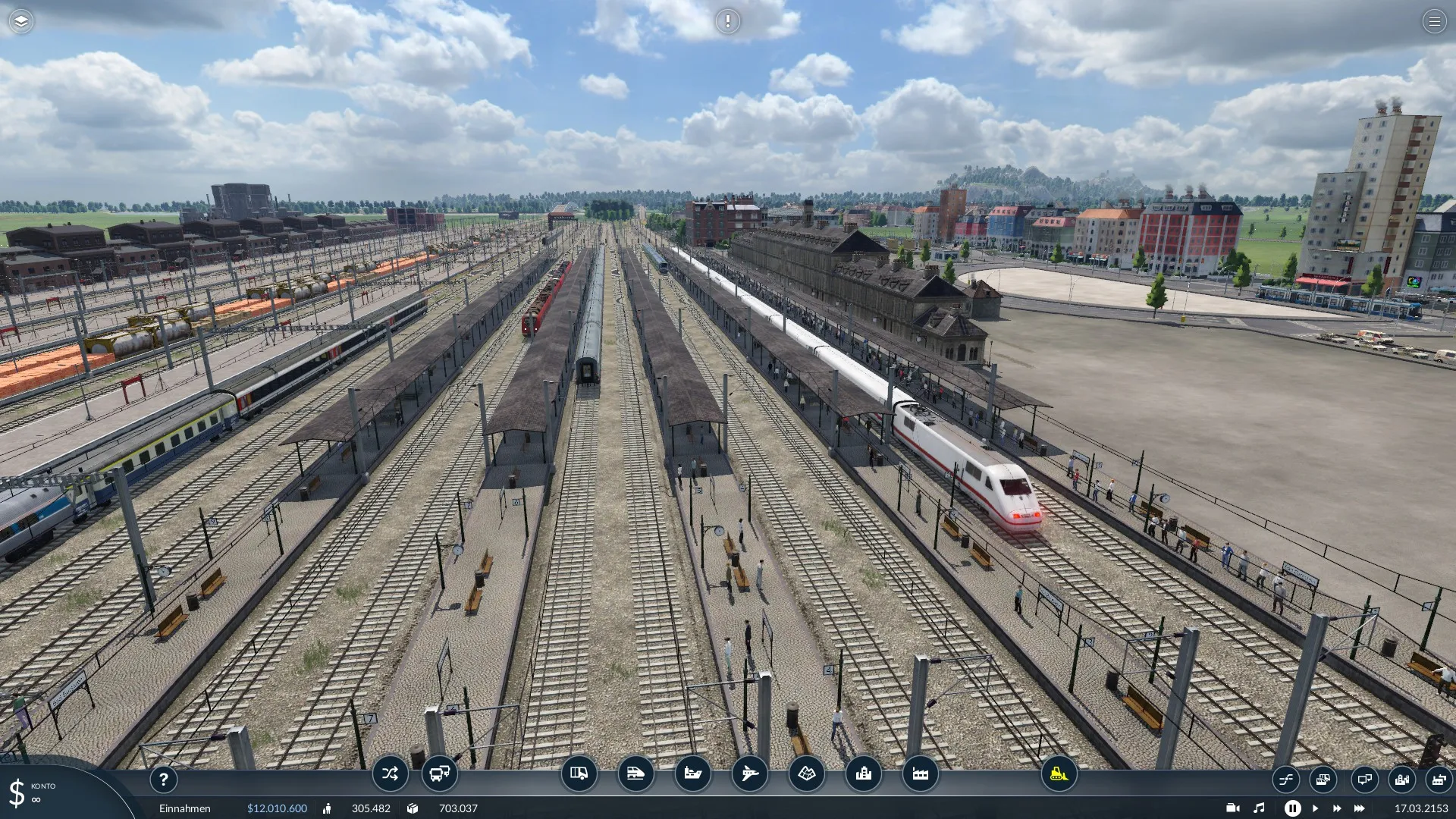Activate the yellow bulldozer tool
The height and width of the screenshot is (819, 1456).
click(1059, 773)
